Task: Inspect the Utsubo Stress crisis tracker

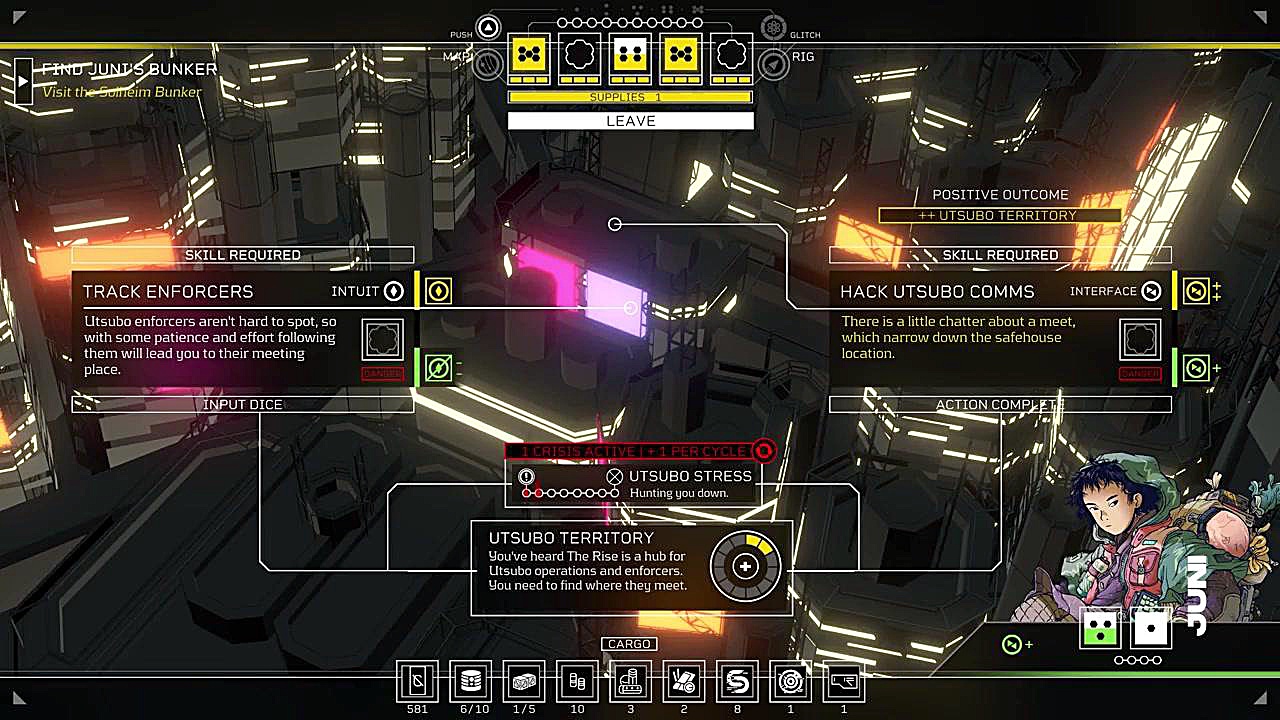Action: (632, 484)
